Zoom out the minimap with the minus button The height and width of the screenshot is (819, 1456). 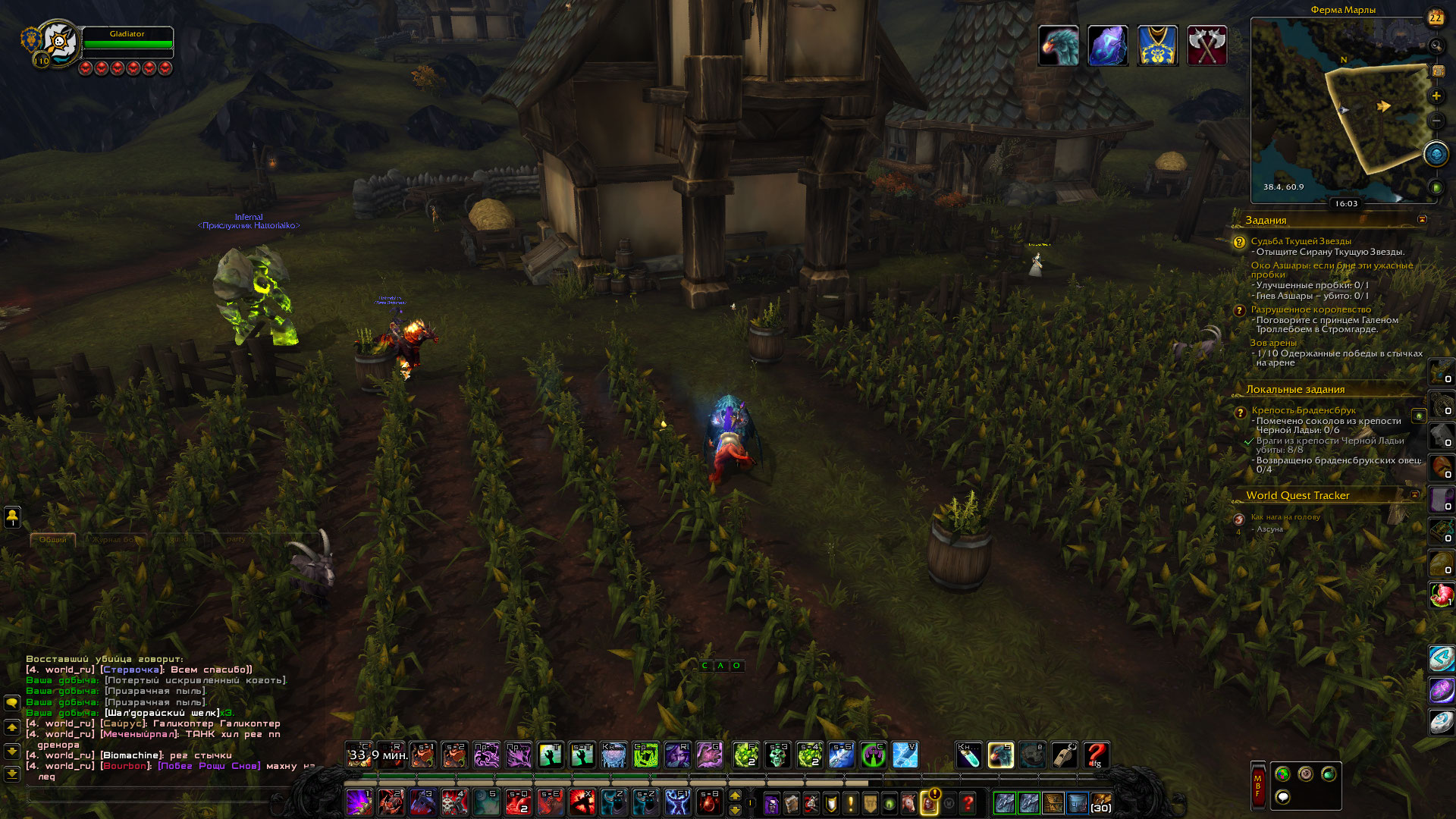click(x=1436, y=121)
